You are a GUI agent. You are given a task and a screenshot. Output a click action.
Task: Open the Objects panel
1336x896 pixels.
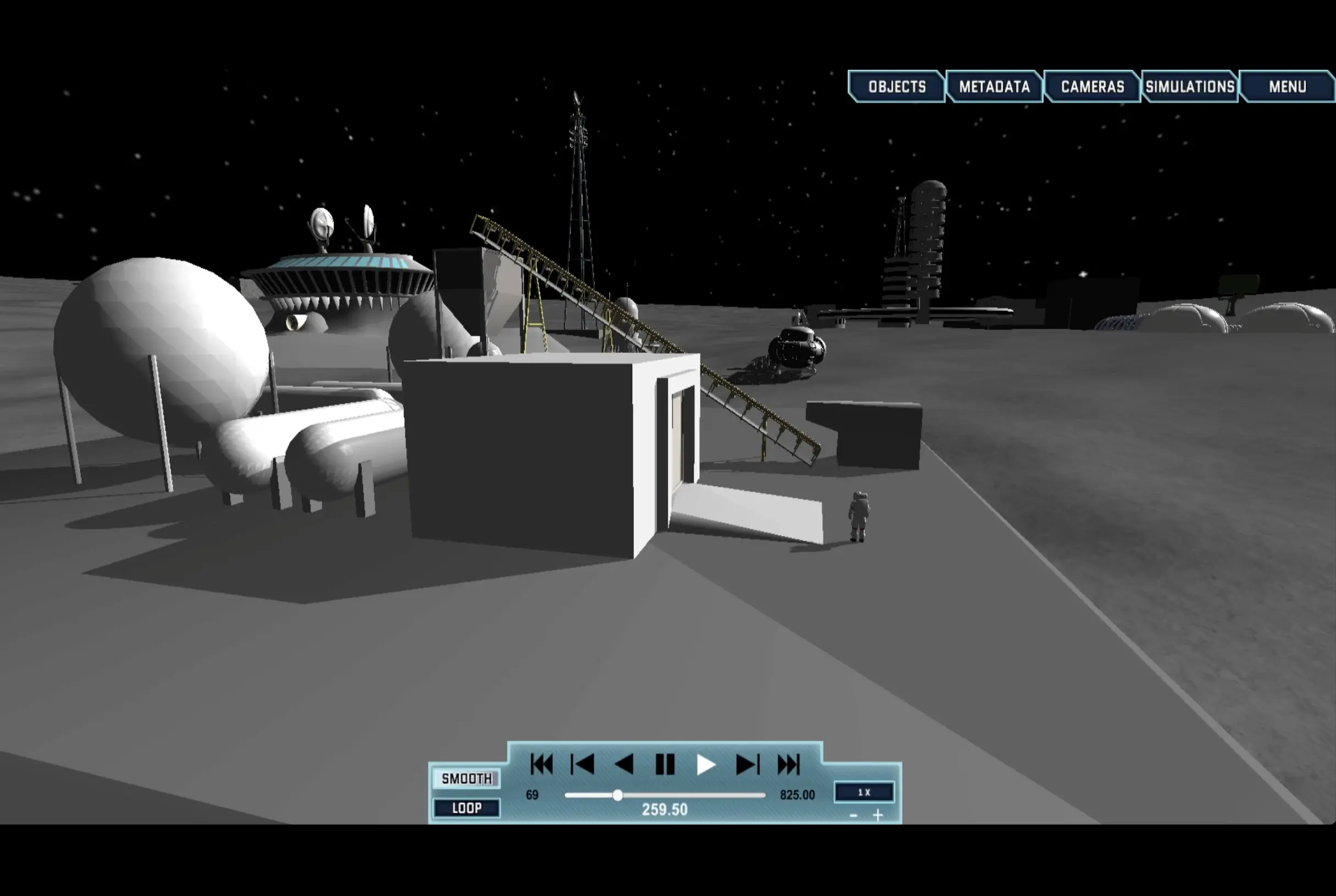897,87
